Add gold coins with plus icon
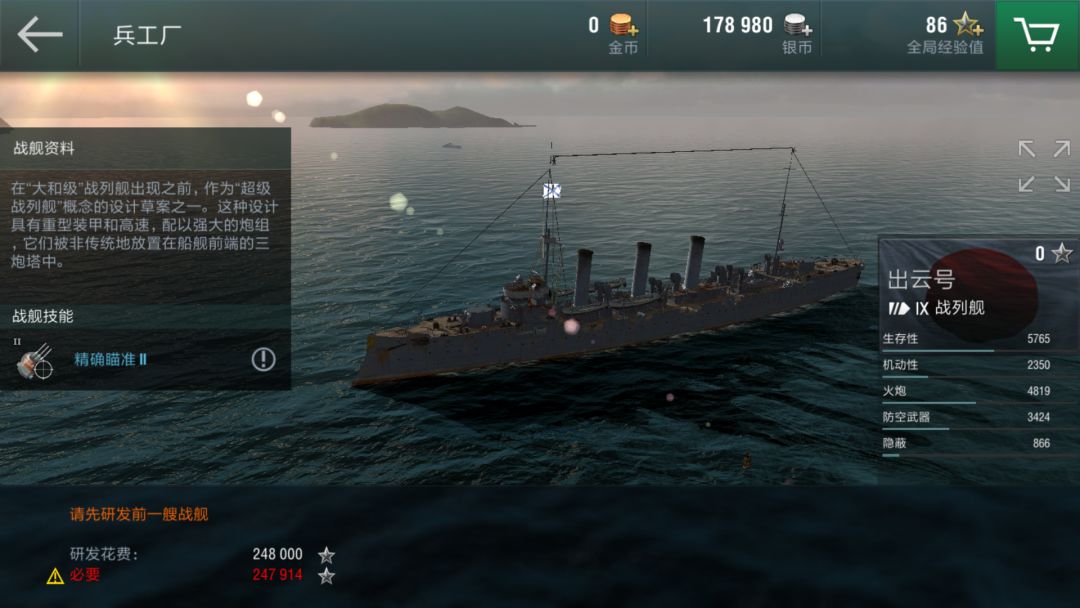The image size is (1080, 608). pyautogui.click(x=625, y=25)
